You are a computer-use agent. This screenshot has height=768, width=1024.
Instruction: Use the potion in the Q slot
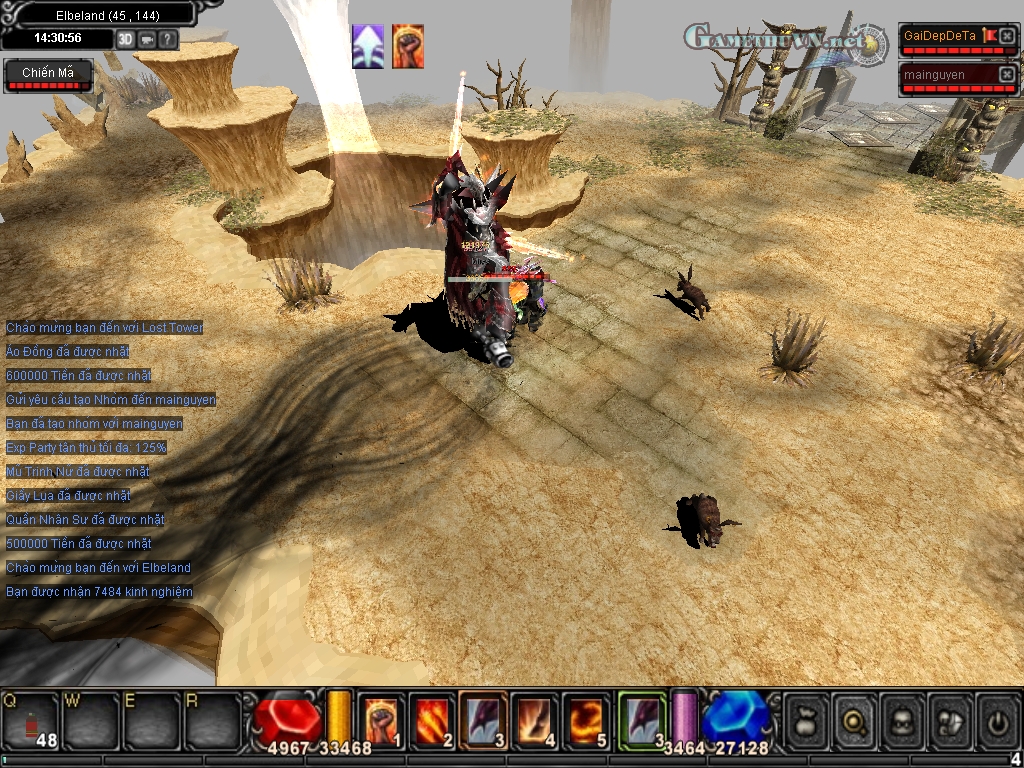[30, 719]
